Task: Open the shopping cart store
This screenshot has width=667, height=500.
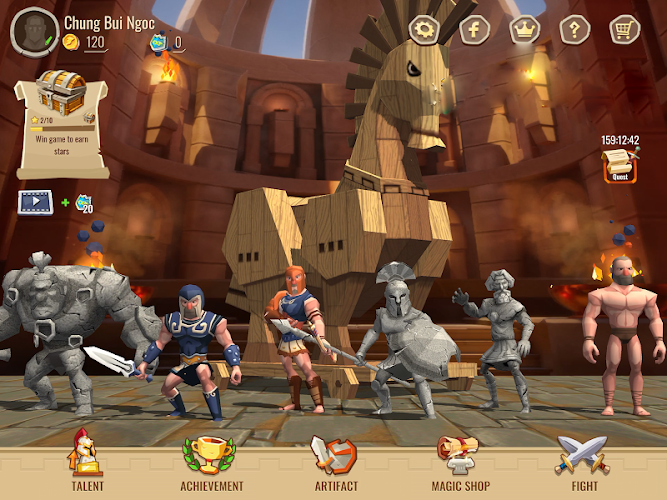Action: click(624, 29)
